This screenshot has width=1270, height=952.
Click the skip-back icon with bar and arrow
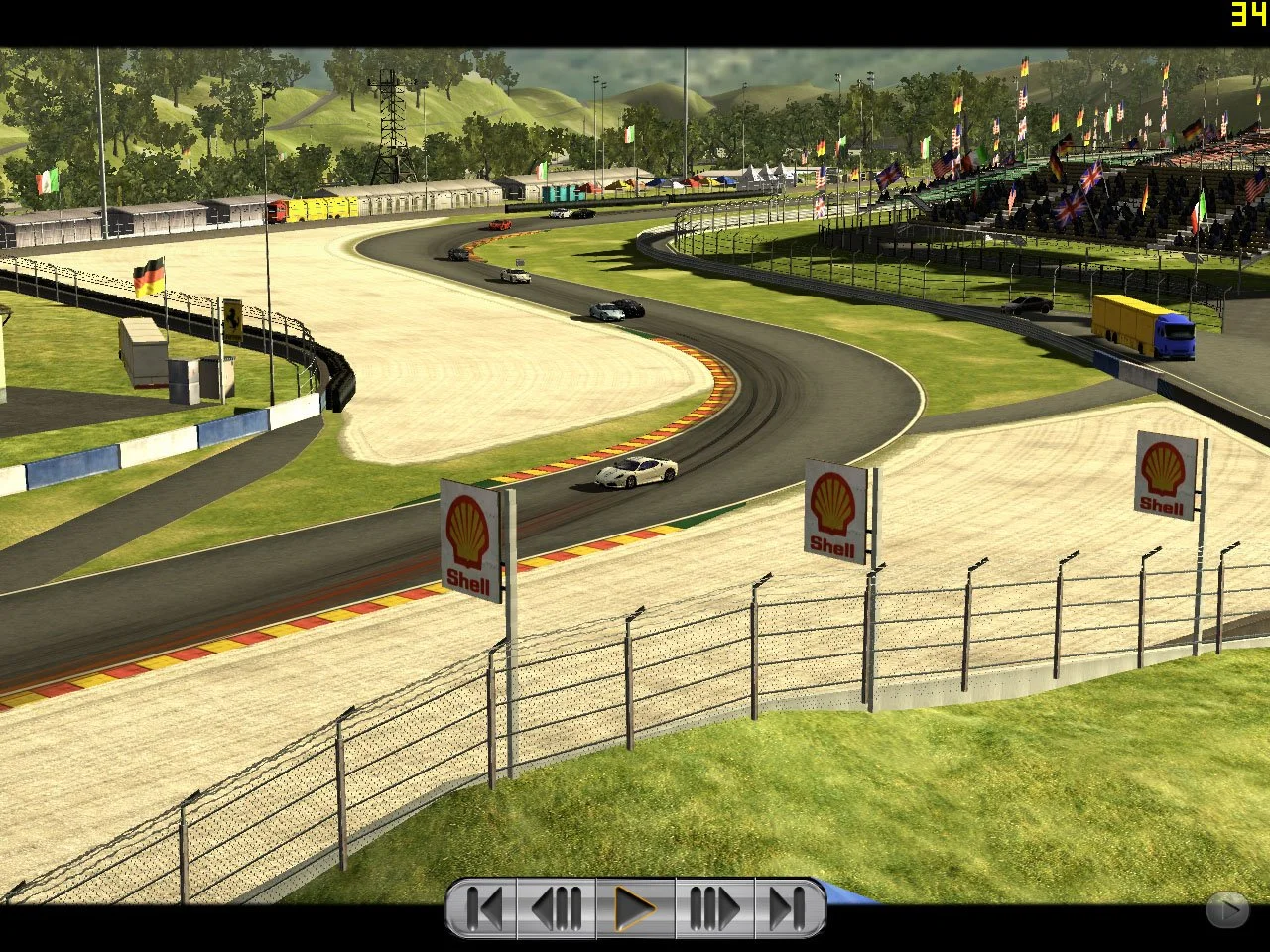coord(485,905)
